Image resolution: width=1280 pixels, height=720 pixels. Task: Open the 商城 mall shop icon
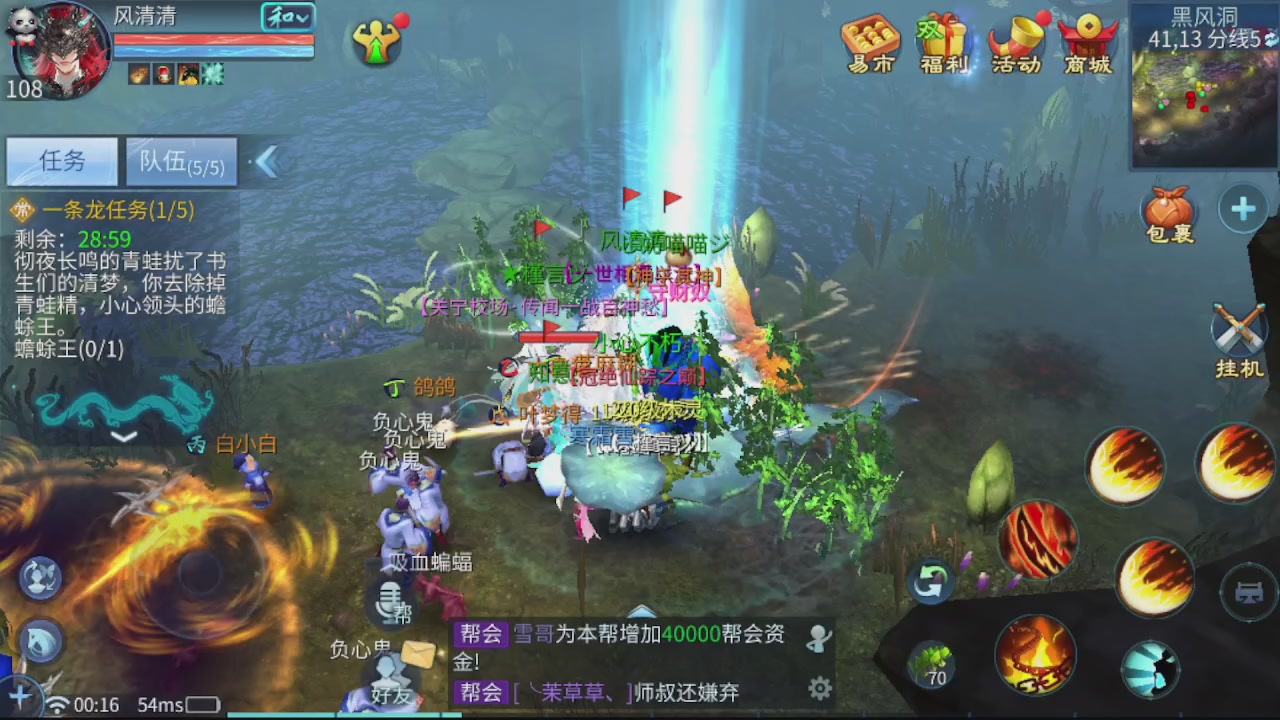(1088, 45)
